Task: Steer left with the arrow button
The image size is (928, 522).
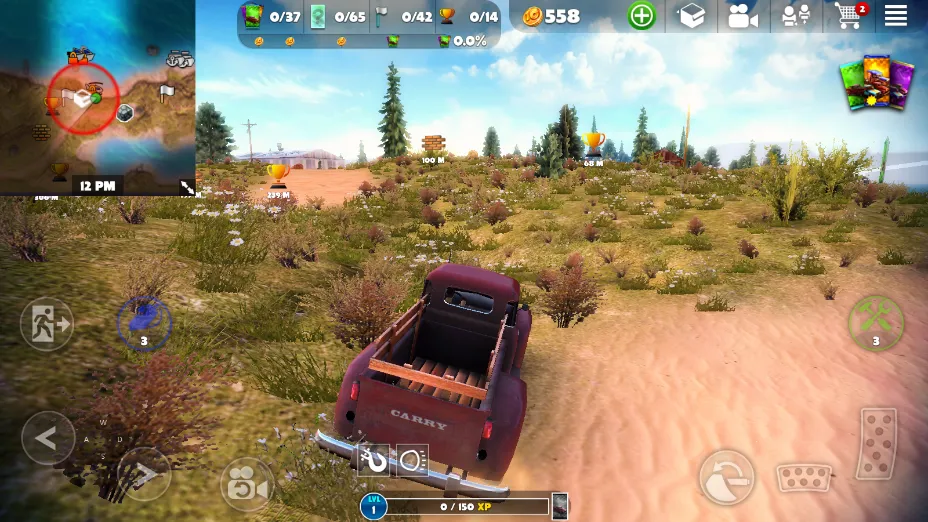Action: tap(48, 438)
